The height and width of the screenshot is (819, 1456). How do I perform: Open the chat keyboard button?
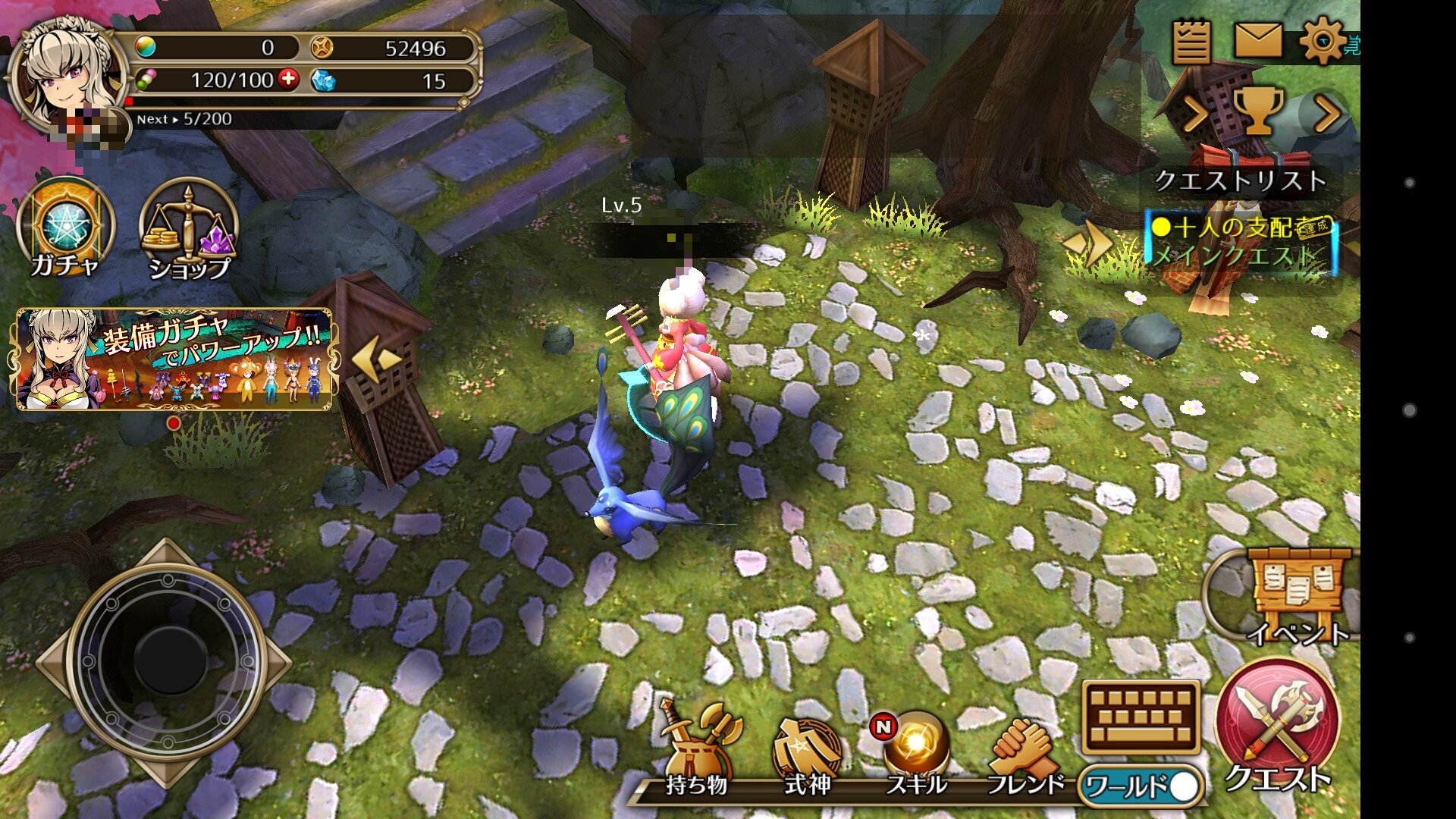click(x=1141, y=717)
